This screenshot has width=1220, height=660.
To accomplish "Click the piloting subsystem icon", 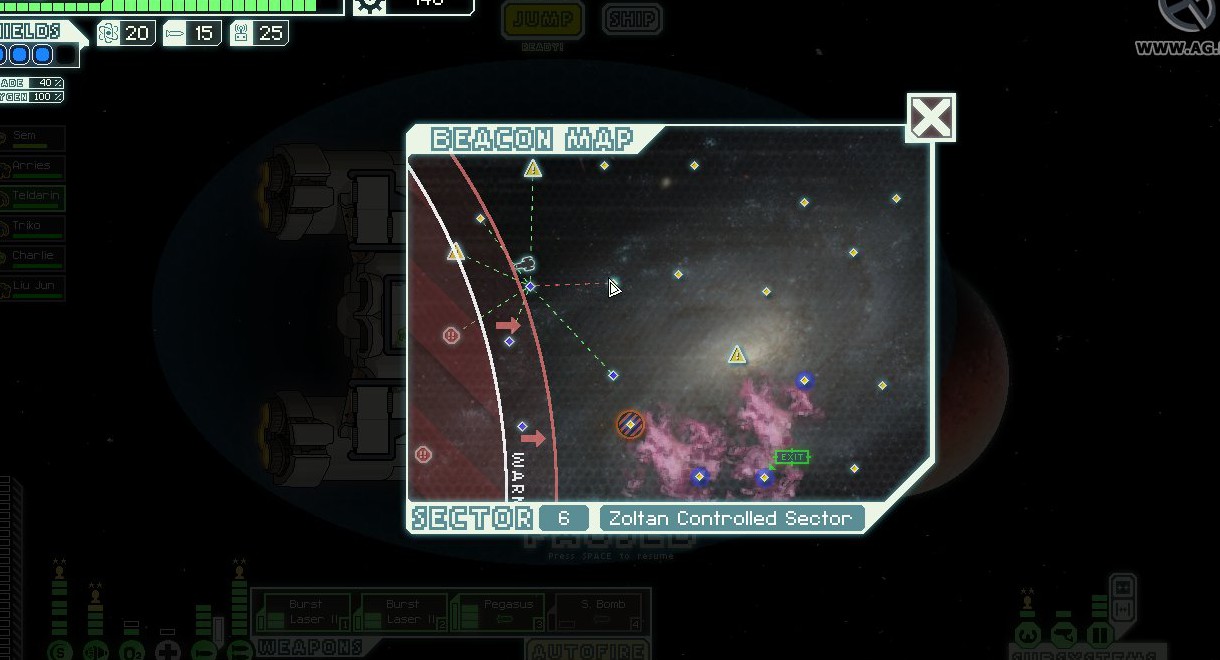I will [x=1028, y=635].
